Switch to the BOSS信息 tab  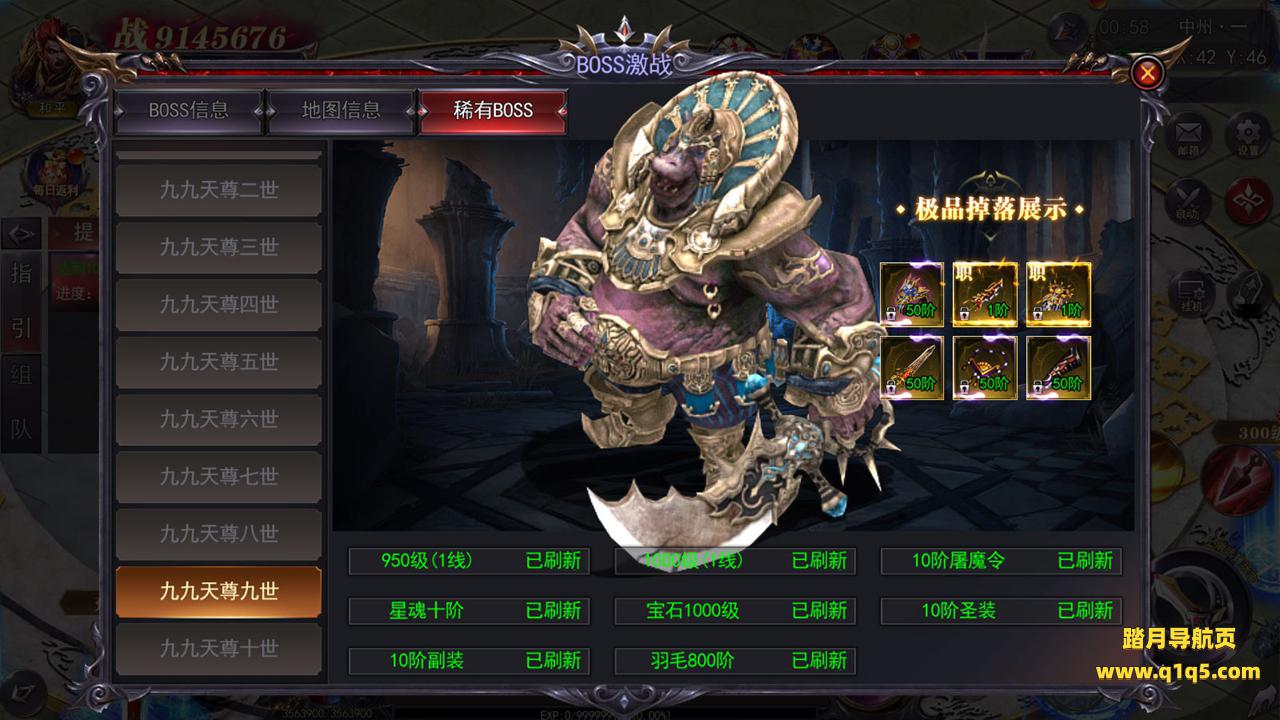(x=189, y=111)
